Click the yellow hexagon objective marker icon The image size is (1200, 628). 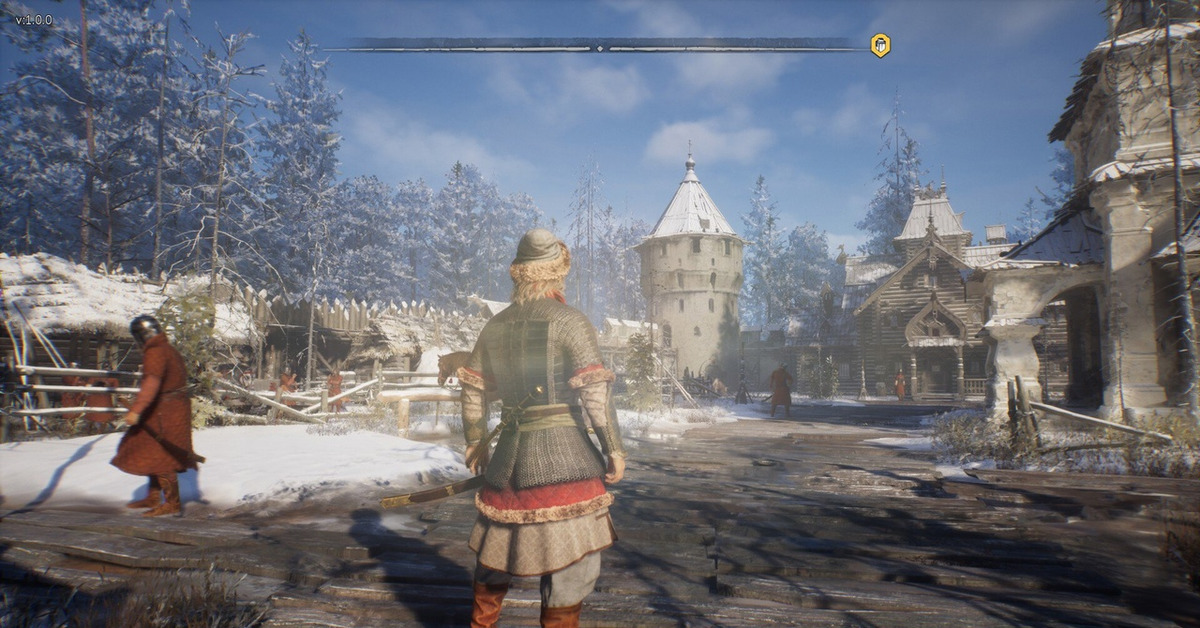(x=880, y=45)
